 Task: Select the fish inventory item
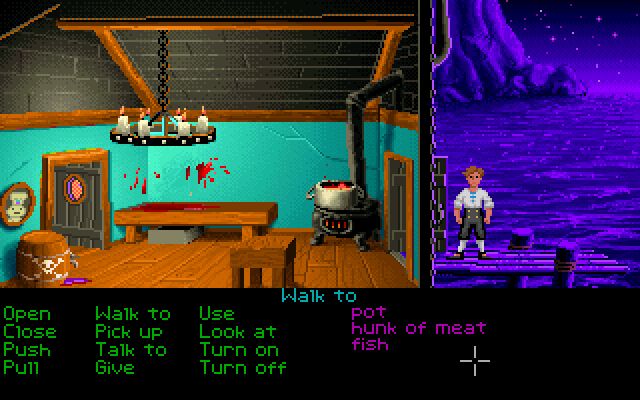coord(370,345)
